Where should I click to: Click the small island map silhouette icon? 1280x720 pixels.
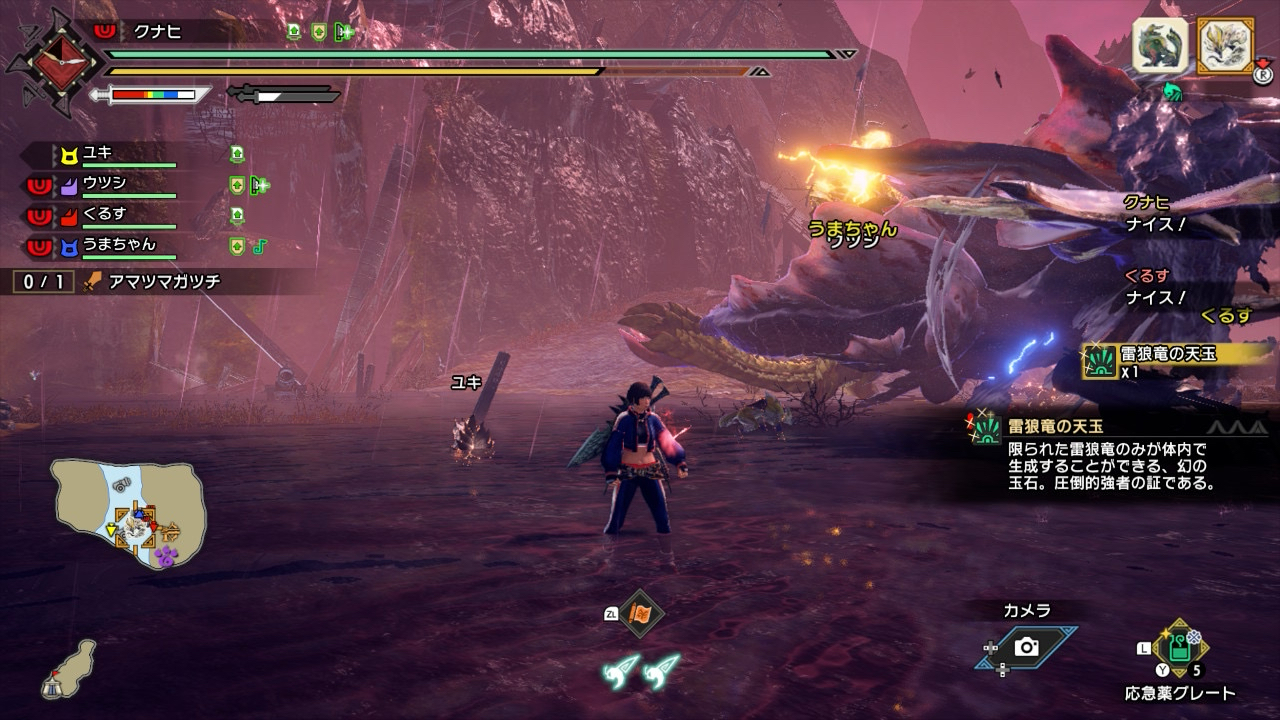click(x=69, y=669)
